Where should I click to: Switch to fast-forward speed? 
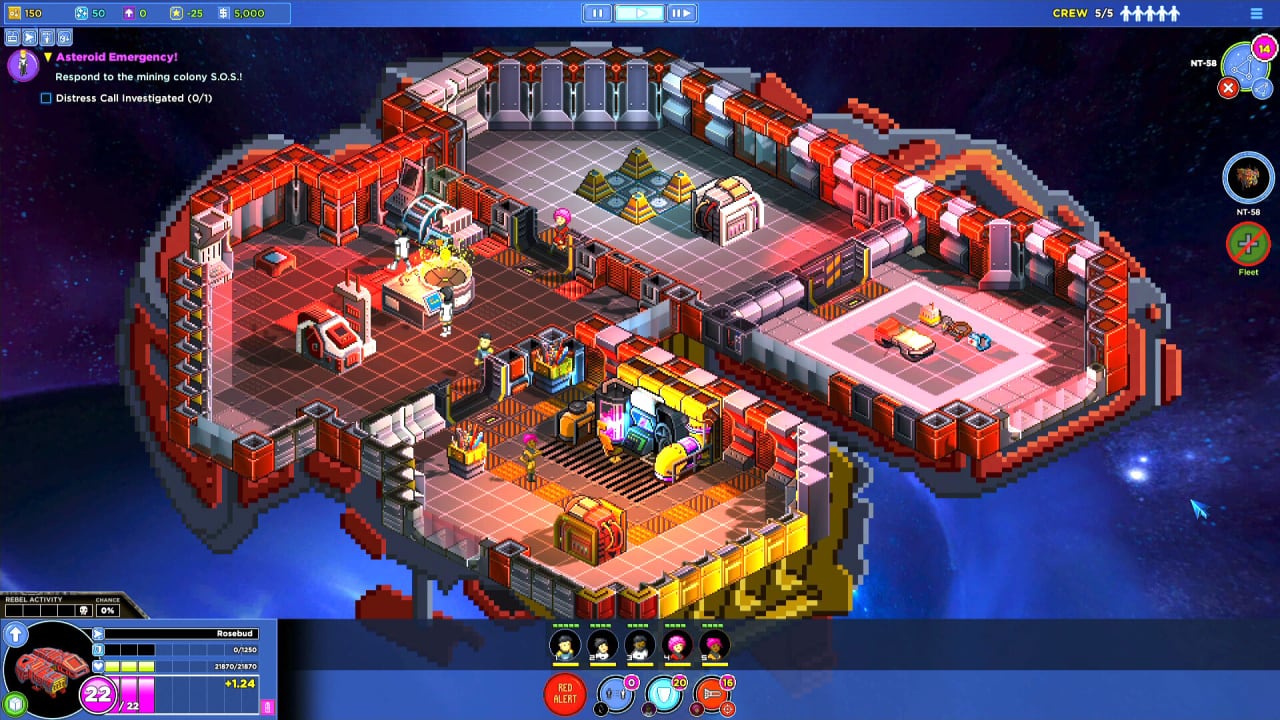click(680, 13)
